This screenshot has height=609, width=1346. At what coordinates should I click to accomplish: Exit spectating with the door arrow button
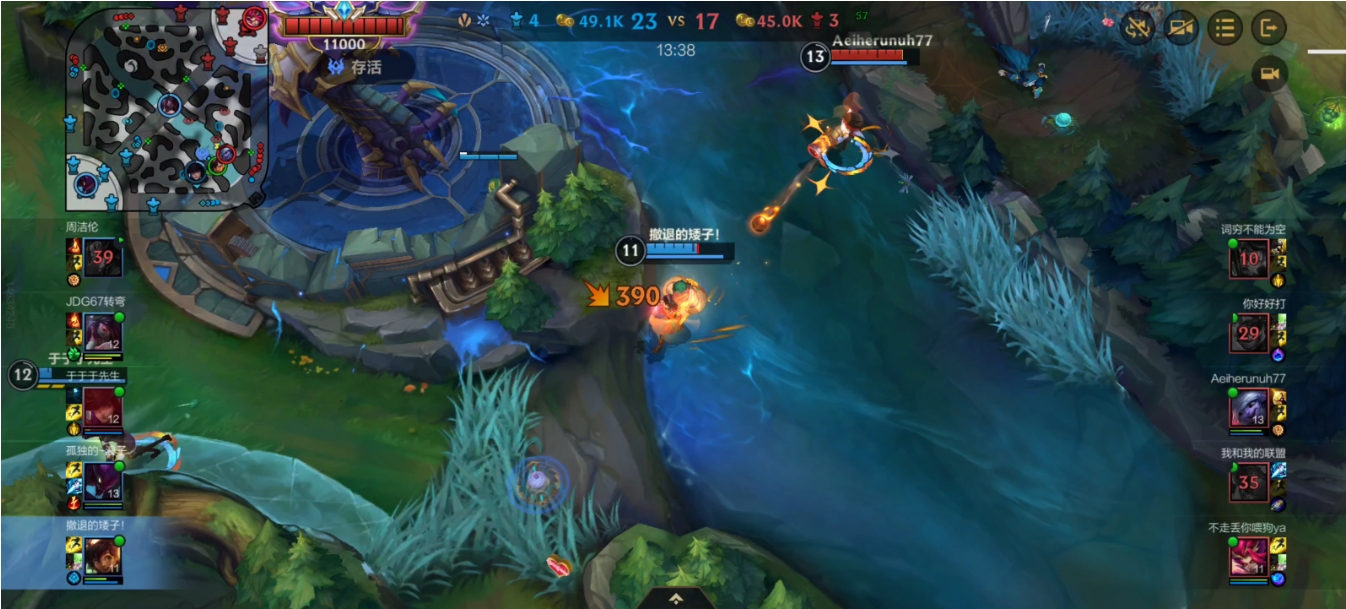pyautogui.click(x=1269, y=28)
